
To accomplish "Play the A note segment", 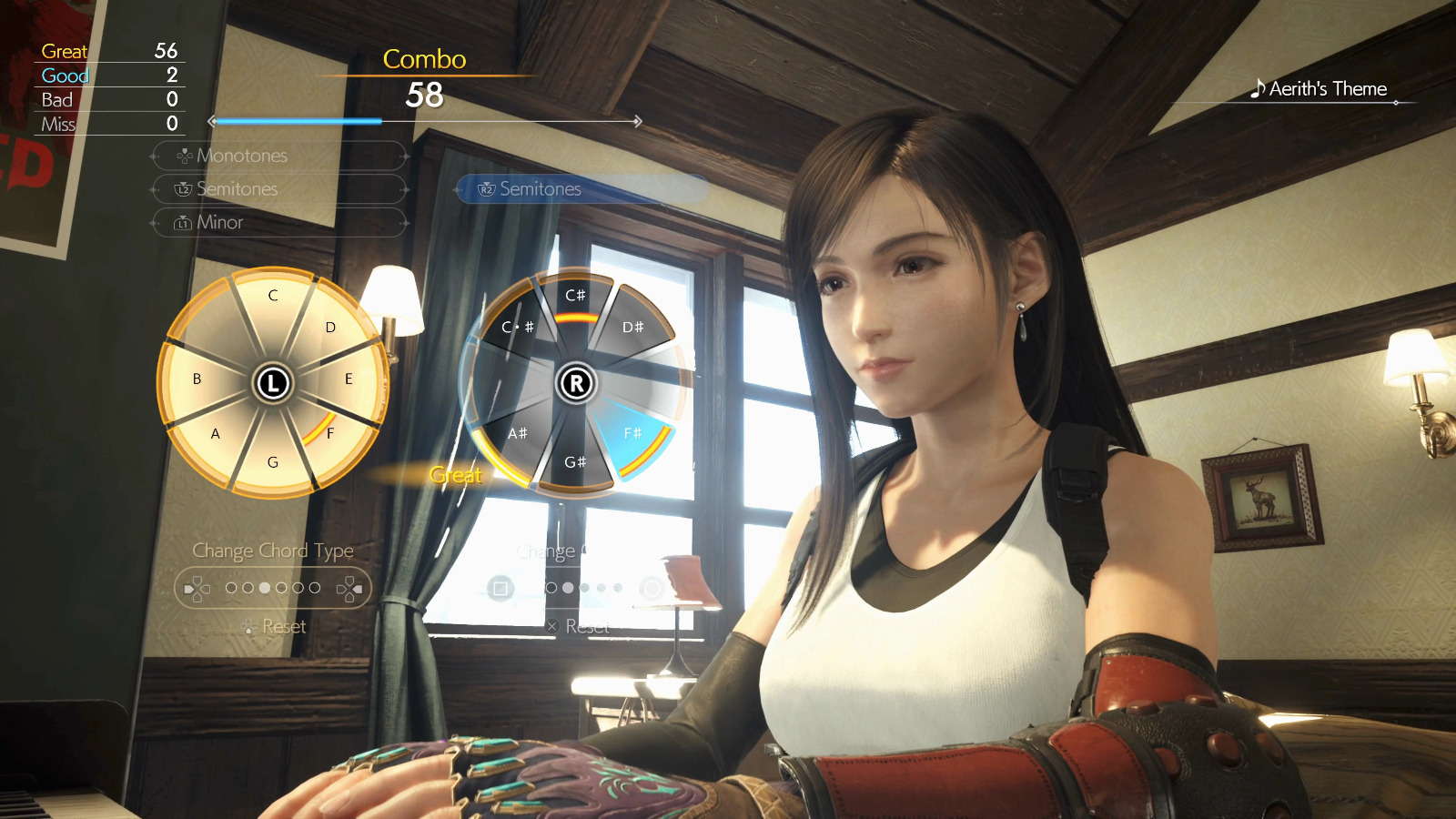I will click(x=217, y=432).
